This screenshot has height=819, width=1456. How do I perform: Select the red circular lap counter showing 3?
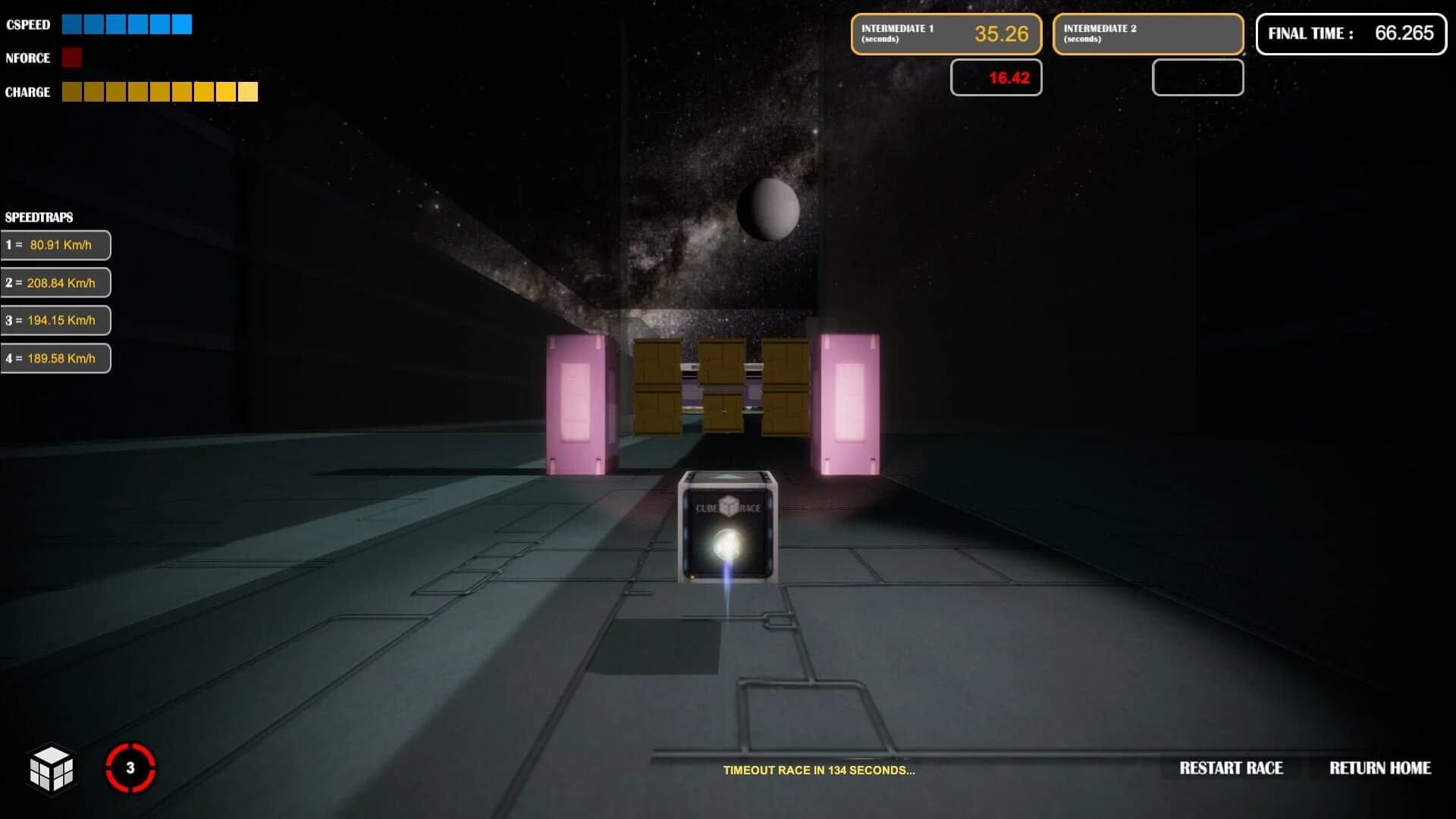coord(130,767)
